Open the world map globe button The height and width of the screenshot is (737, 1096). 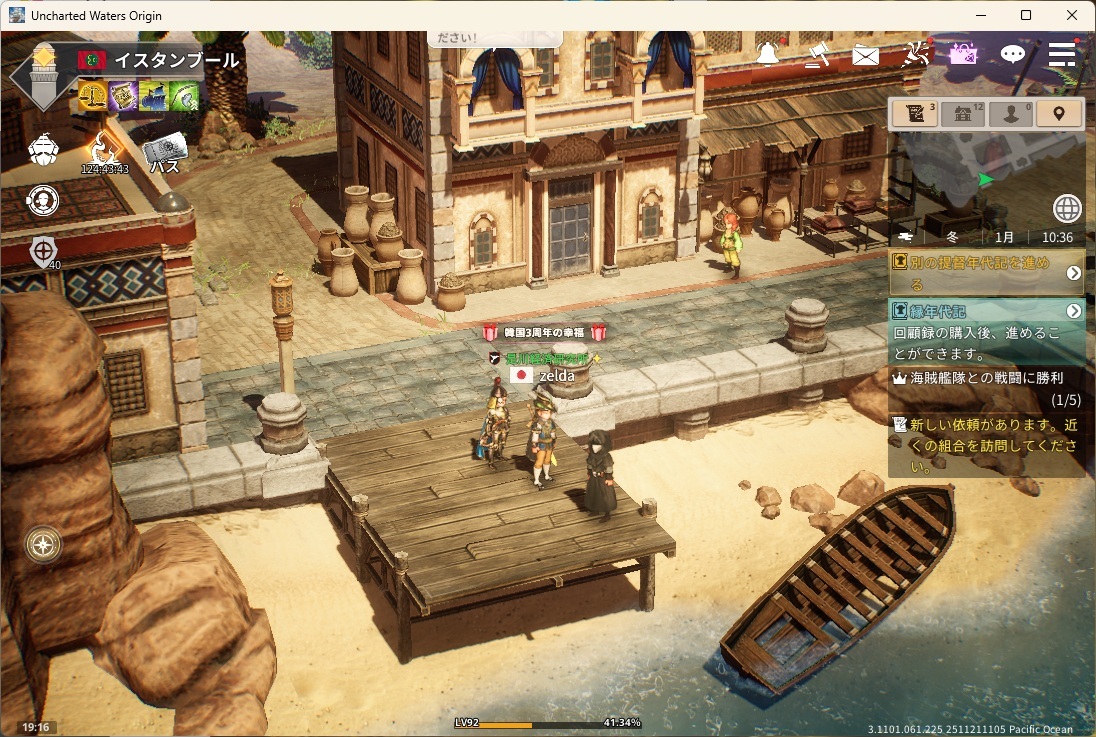(x=1067, y=208)
